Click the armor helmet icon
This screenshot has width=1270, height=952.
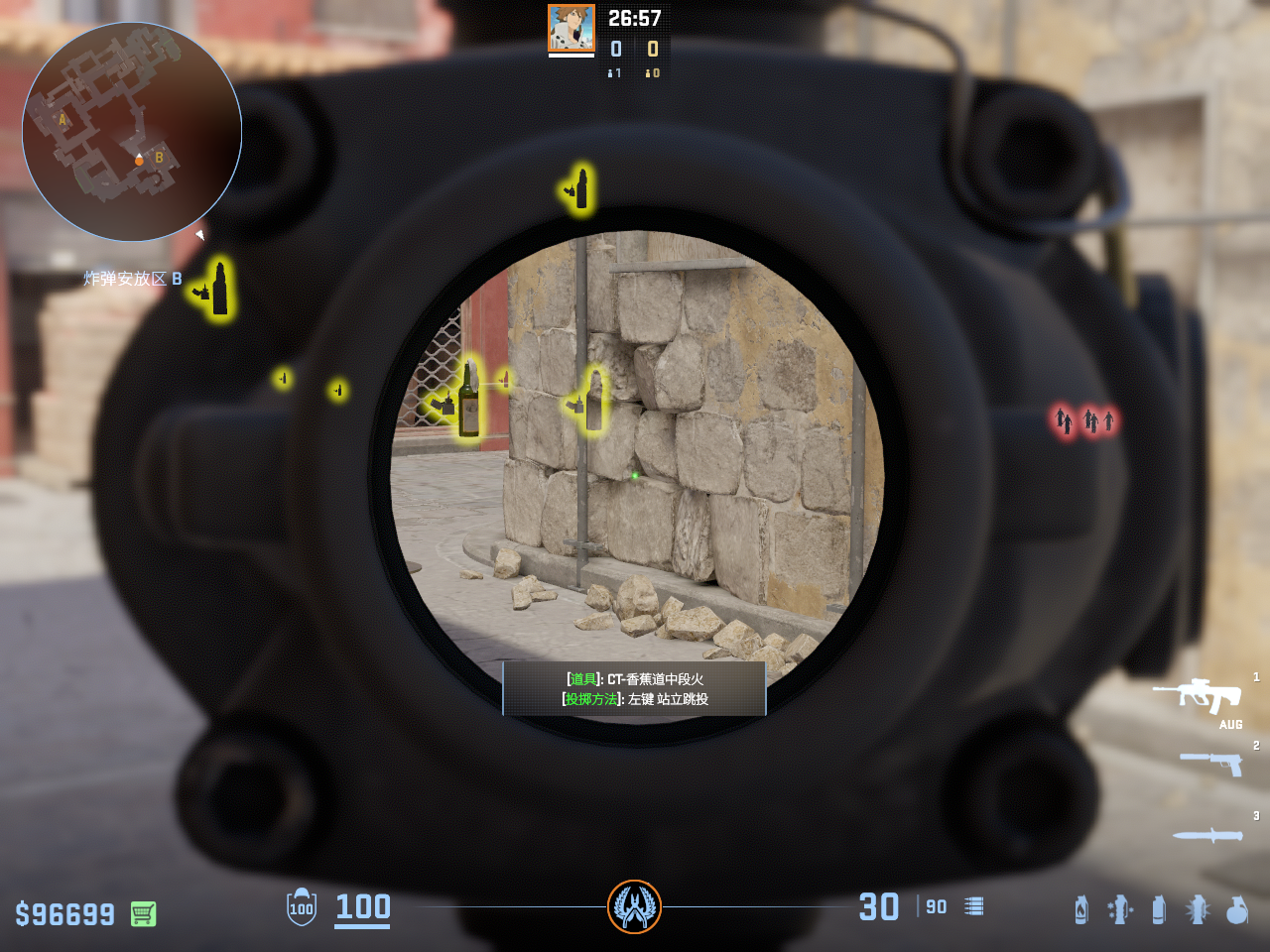pos(301,907)
